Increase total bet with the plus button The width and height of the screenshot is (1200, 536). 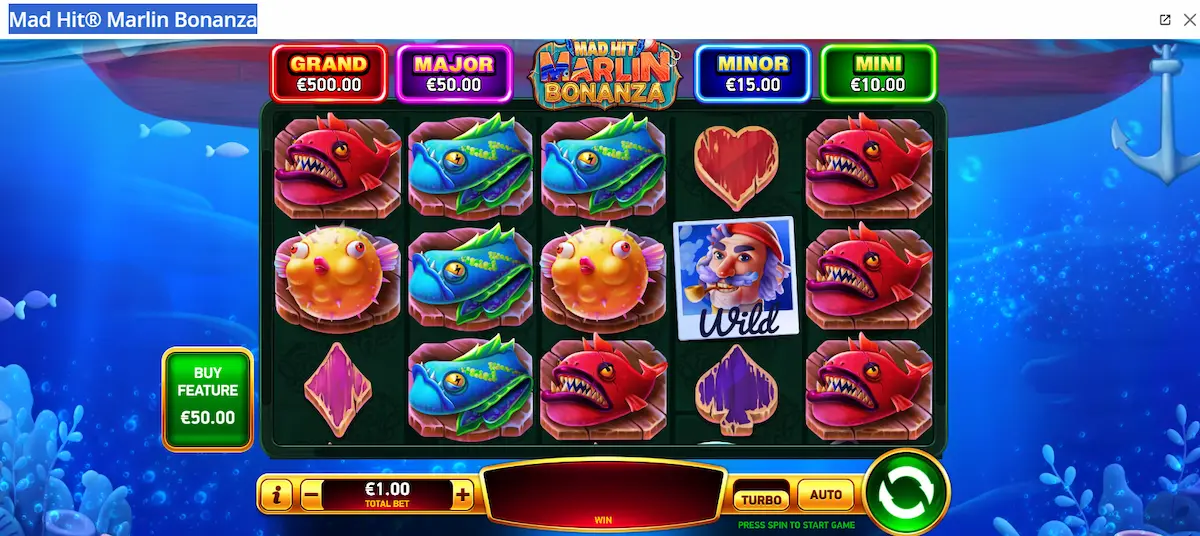[x=462, y=494]
